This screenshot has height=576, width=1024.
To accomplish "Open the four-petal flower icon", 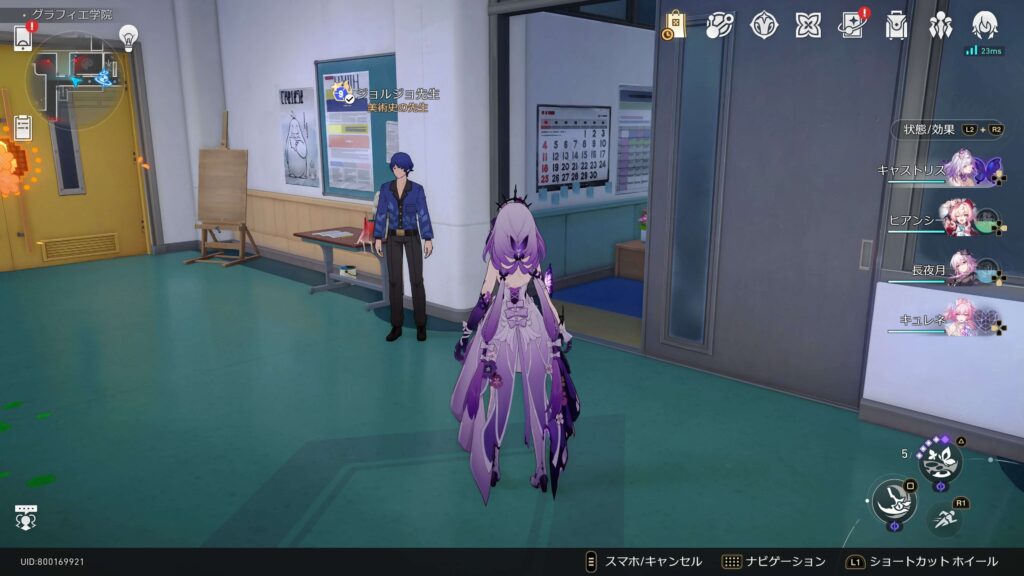I will [808, 26].
